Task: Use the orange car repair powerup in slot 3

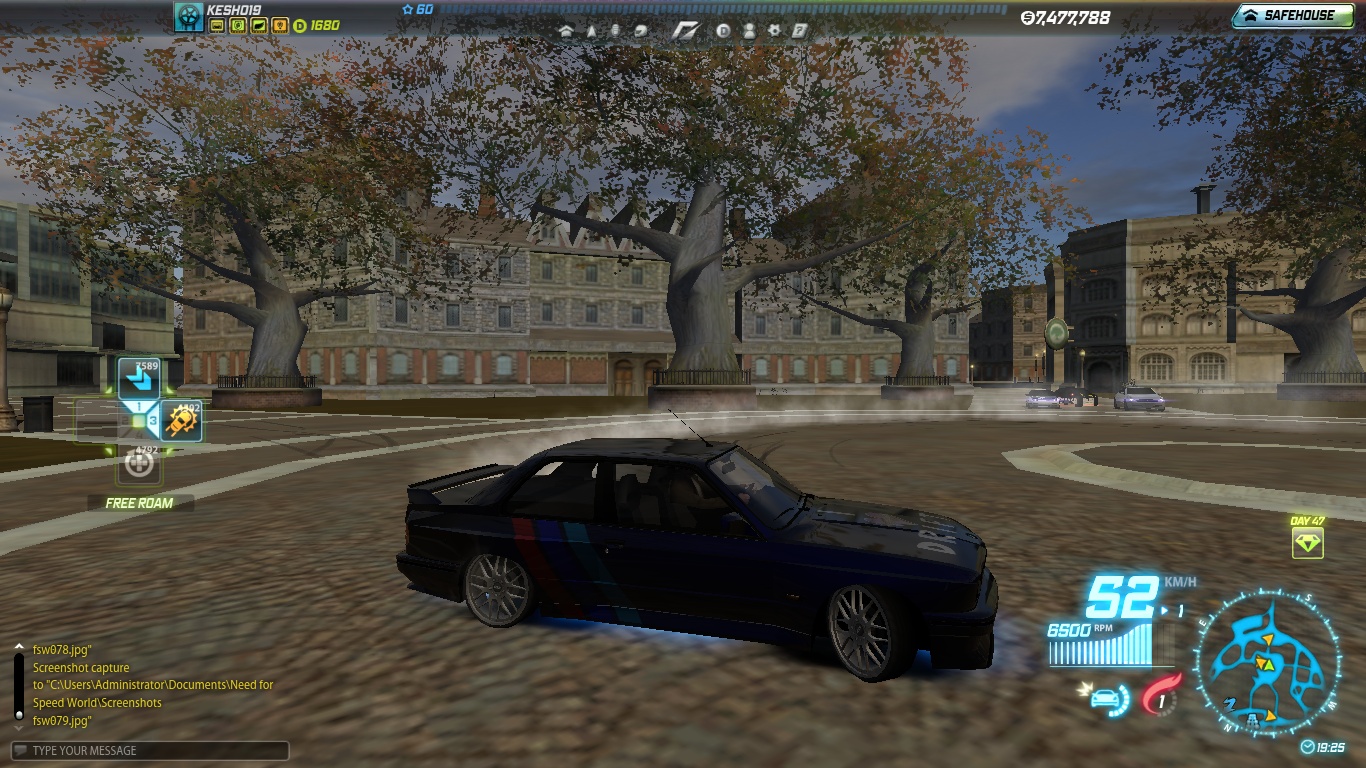Action: (181, 420)
